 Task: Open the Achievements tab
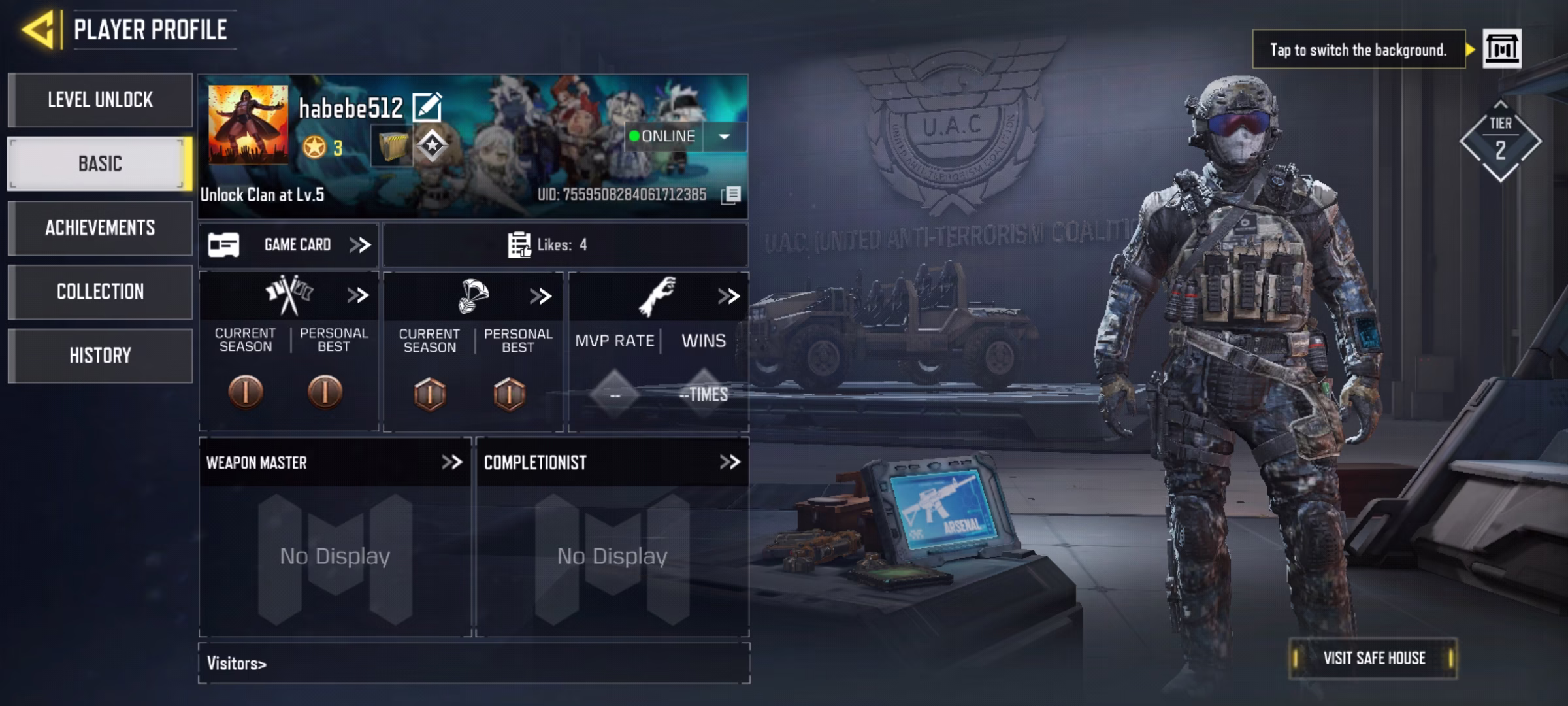pos(100,227)
